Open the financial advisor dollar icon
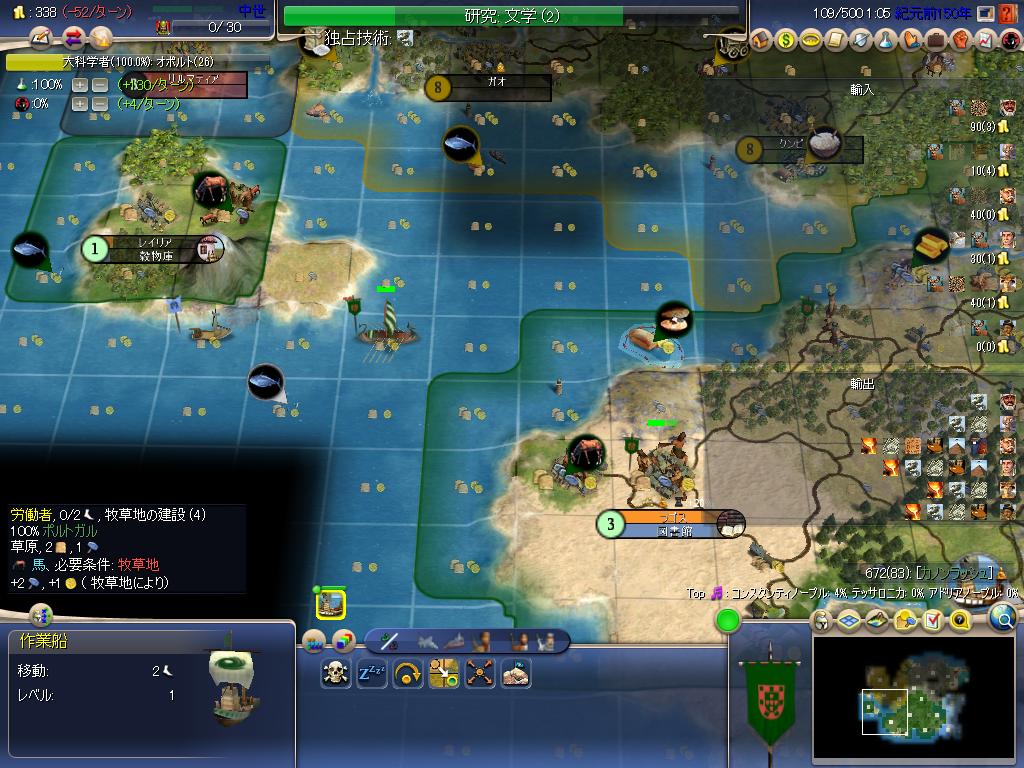Viewport: 1024px width, 768px height. coord(786,40)
